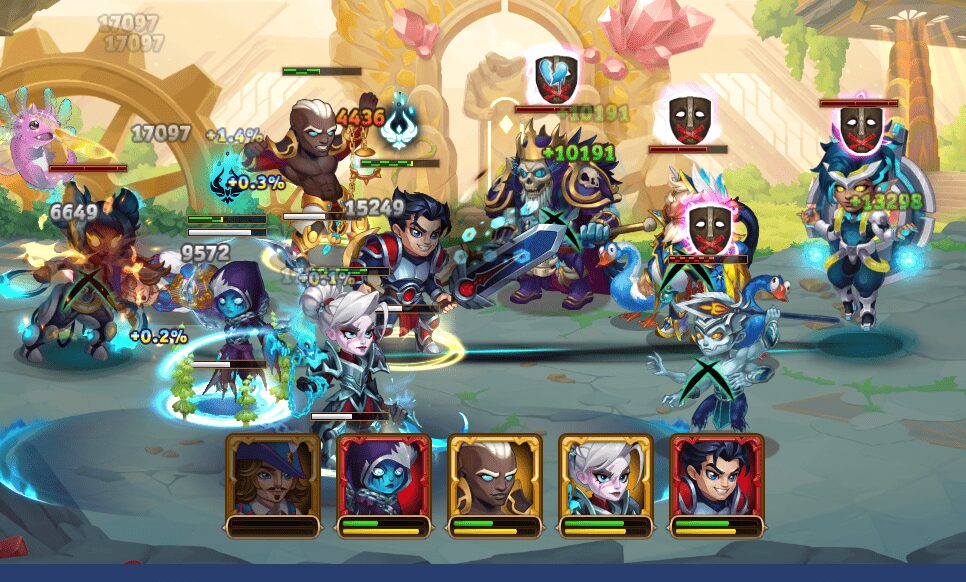Select the musketeer hero portrait with feathered hat
Image resolution: width=966 pixels, height=582 pixels.
click(273, 476)
